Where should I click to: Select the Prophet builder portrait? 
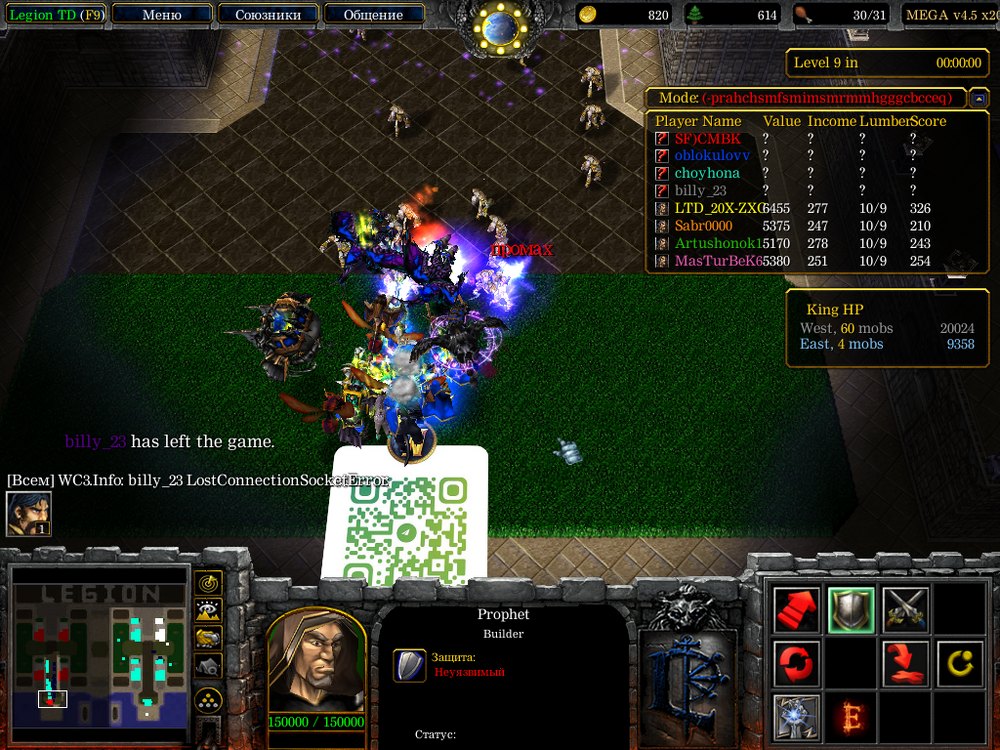pyautogui.click(x=316, y=660)
